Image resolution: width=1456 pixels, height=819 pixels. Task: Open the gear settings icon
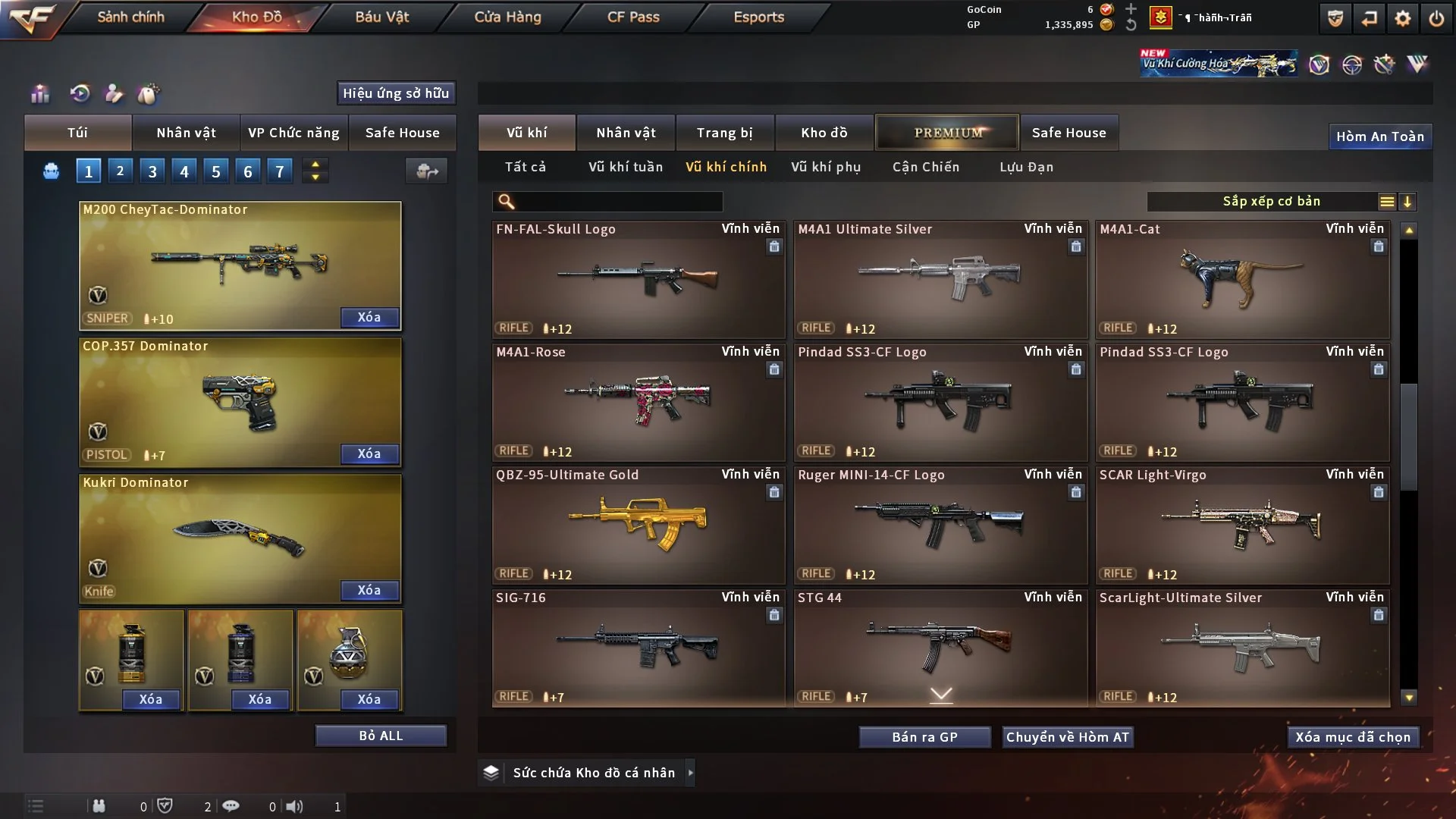point(1403,18)
